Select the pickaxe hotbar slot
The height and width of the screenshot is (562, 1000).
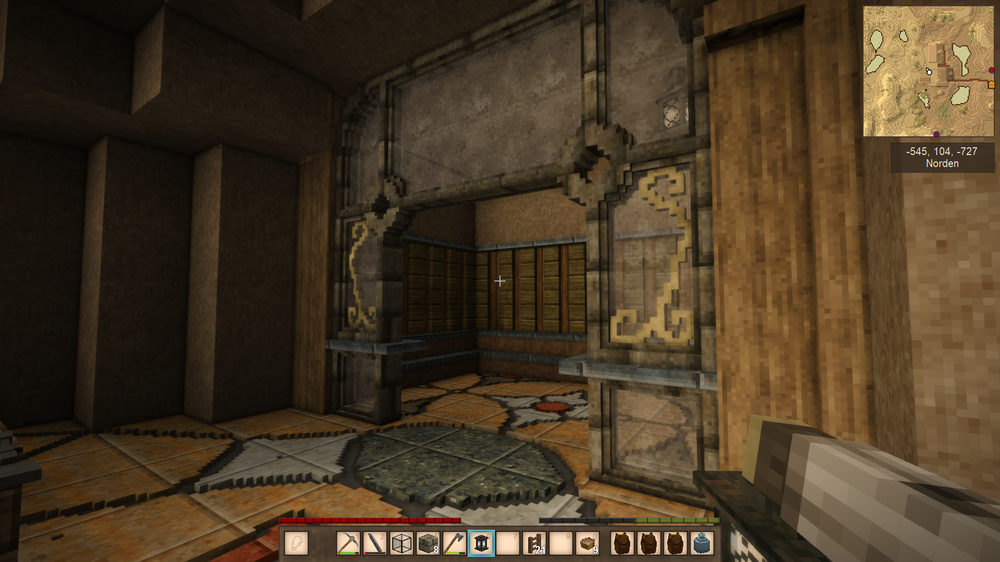(x=349, y=543)
